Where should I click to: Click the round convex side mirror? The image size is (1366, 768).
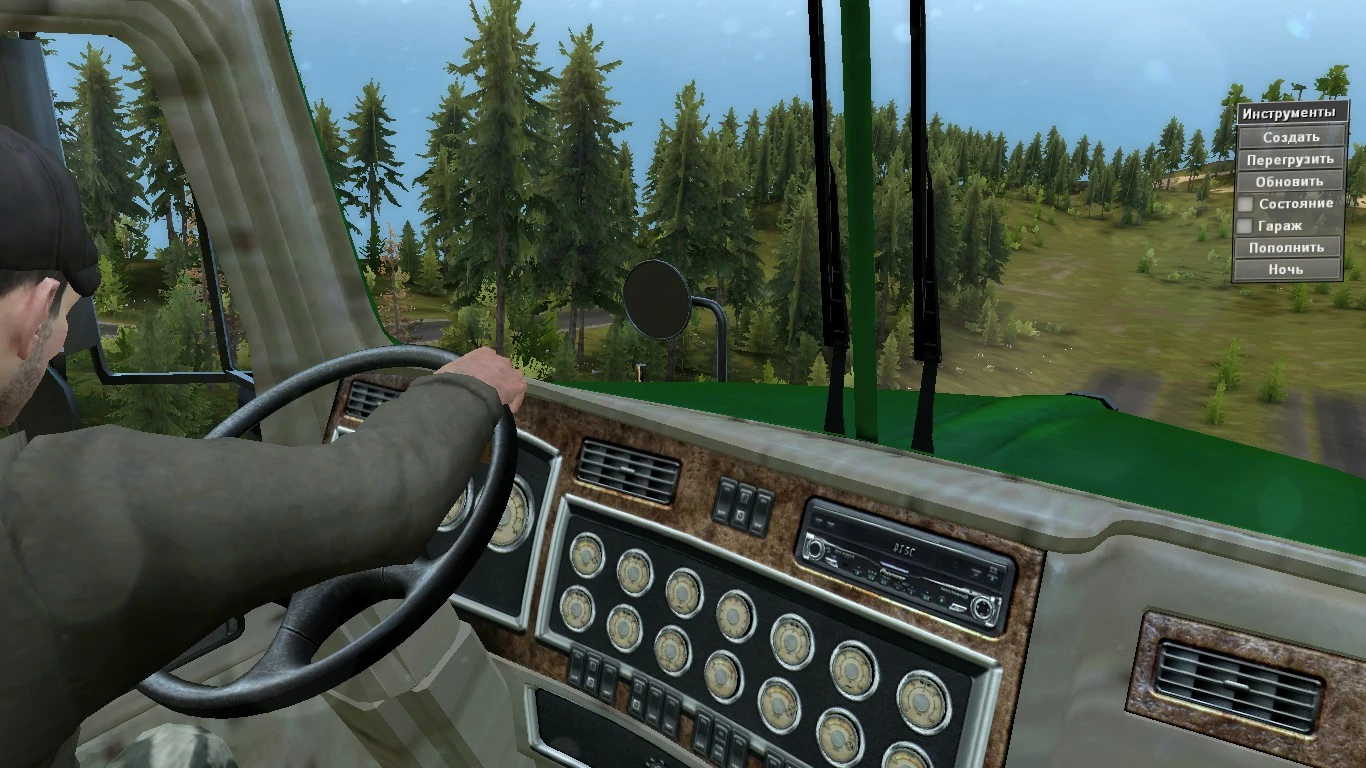click(x=658, y=300)
